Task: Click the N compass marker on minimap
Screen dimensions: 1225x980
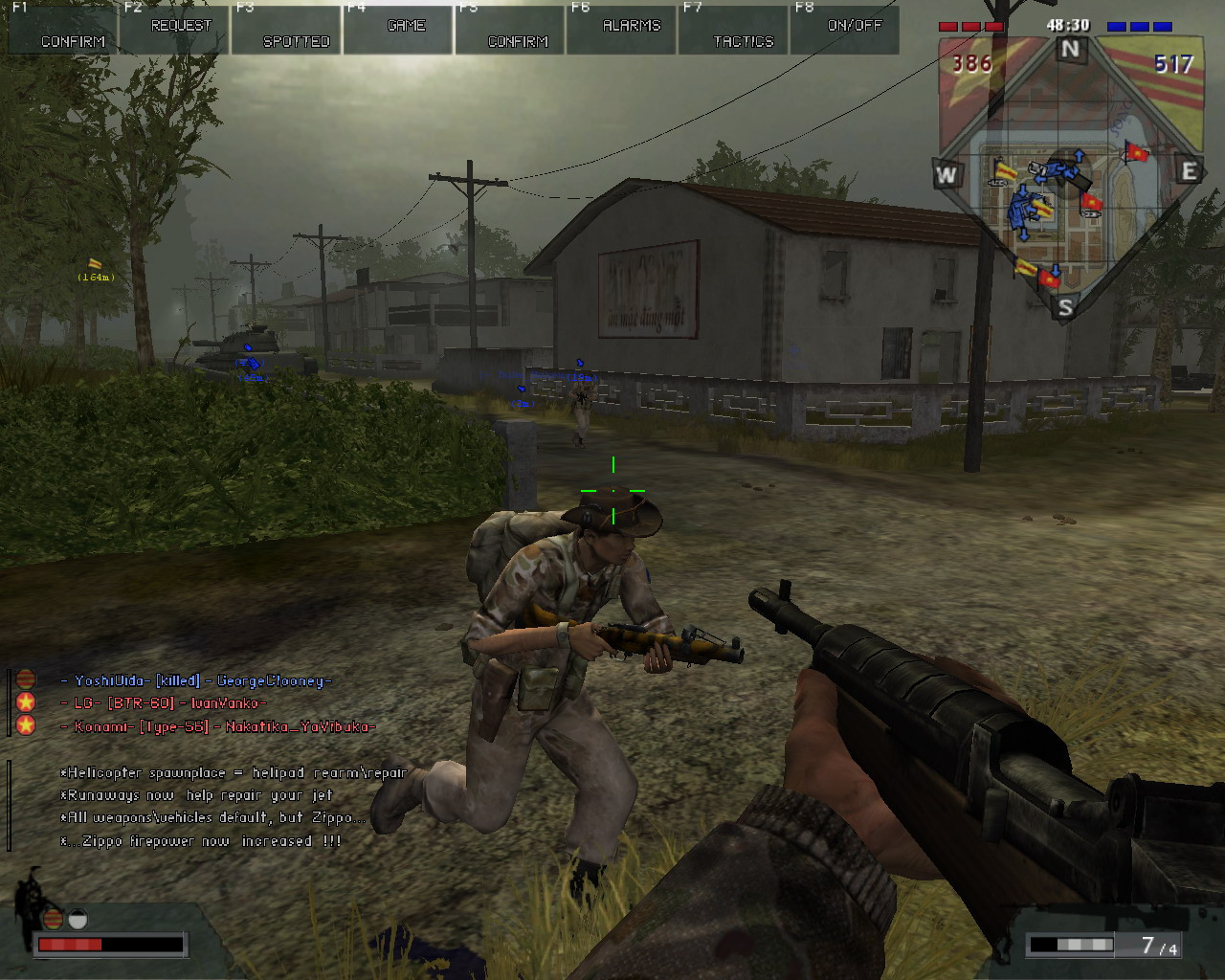Action: click(x=1070, y=50)
